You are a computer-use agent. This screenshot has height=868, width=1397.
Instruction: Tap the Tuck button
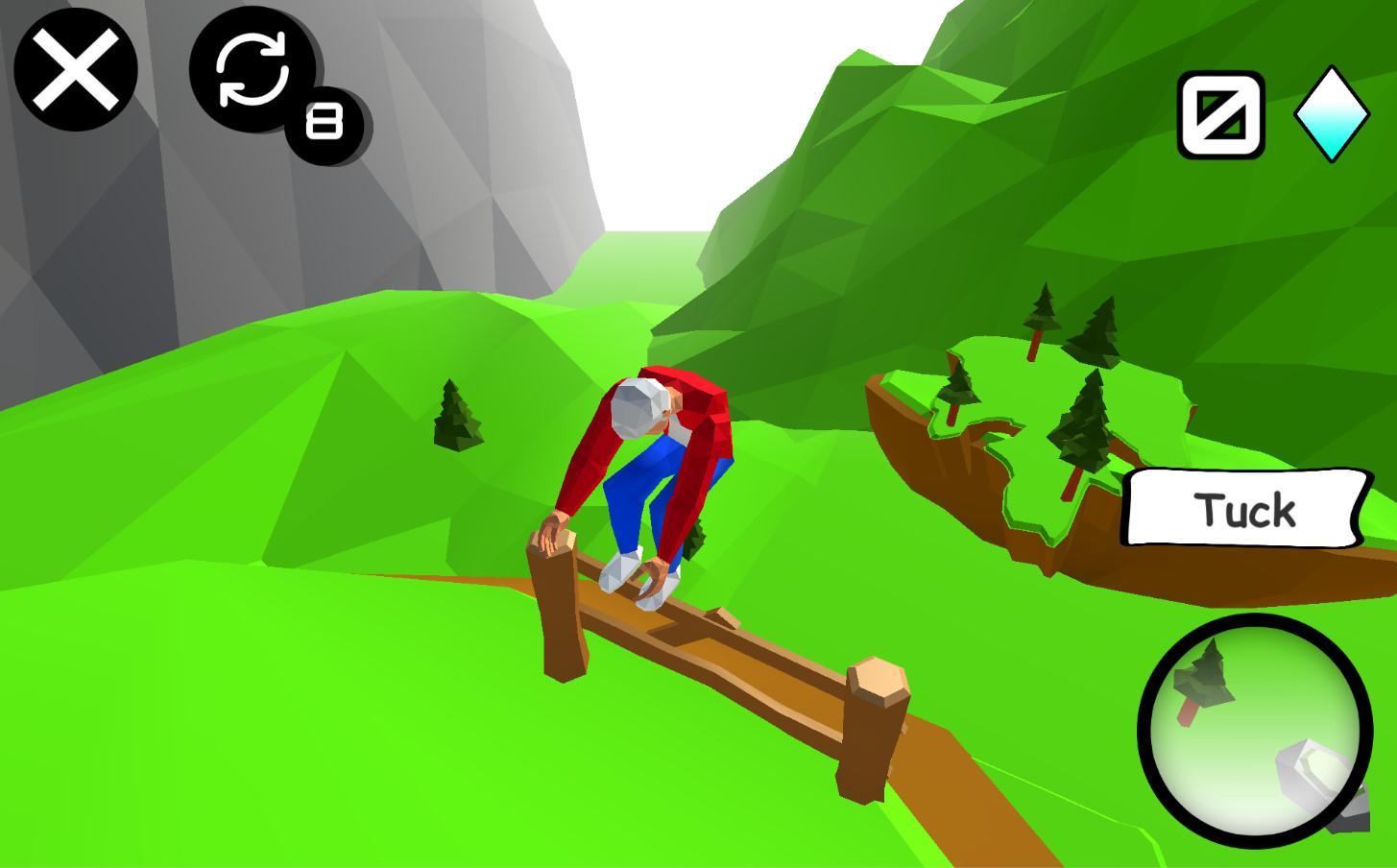(1245, 509)
